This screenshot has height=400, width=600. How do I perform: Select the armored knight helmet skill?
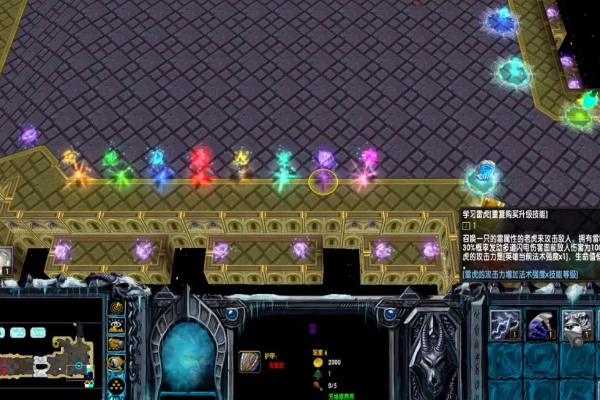(x=577, y=326)
